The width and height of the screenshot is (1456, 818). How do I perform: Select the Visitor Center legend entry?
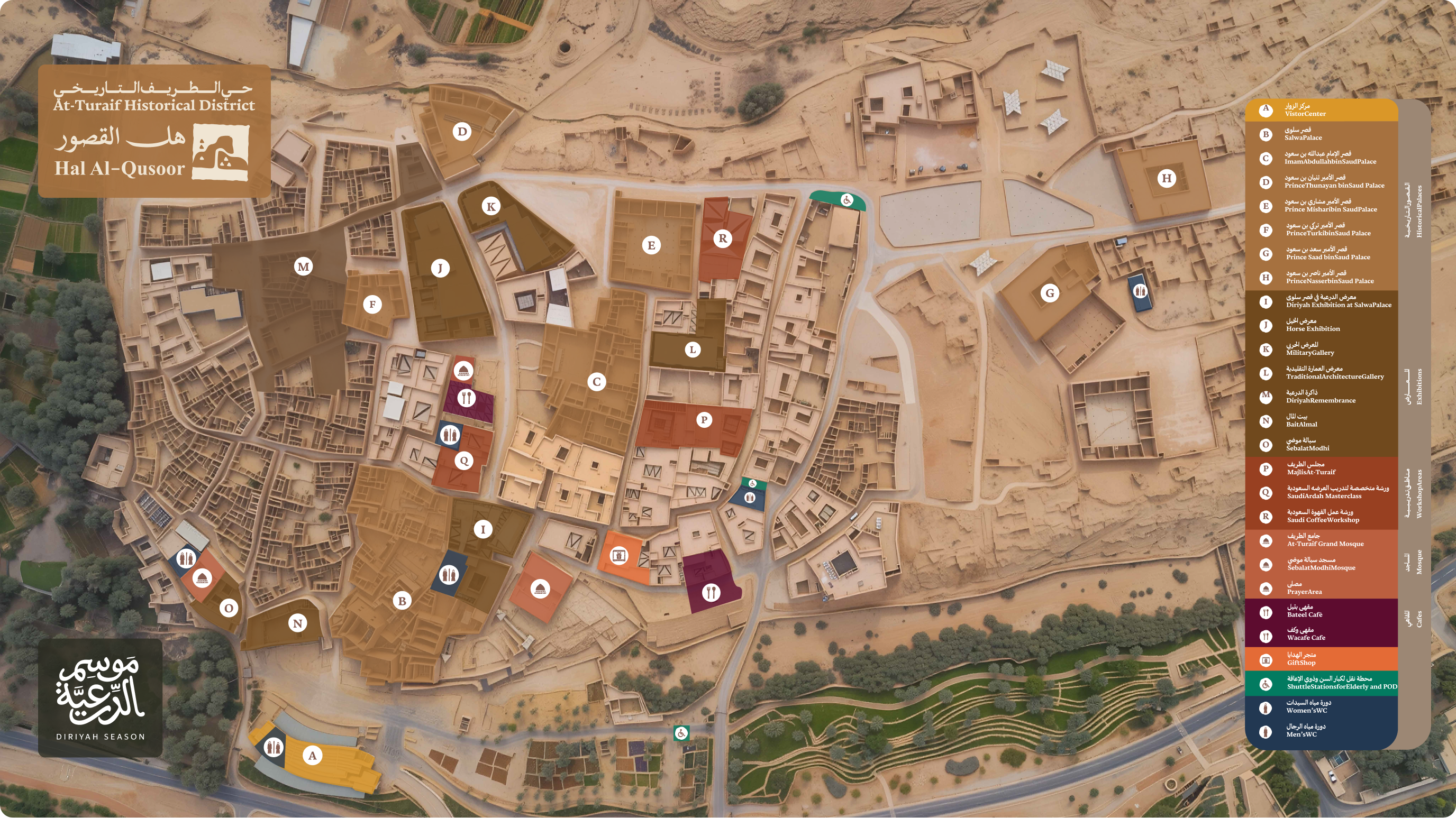click(1305, 110)
